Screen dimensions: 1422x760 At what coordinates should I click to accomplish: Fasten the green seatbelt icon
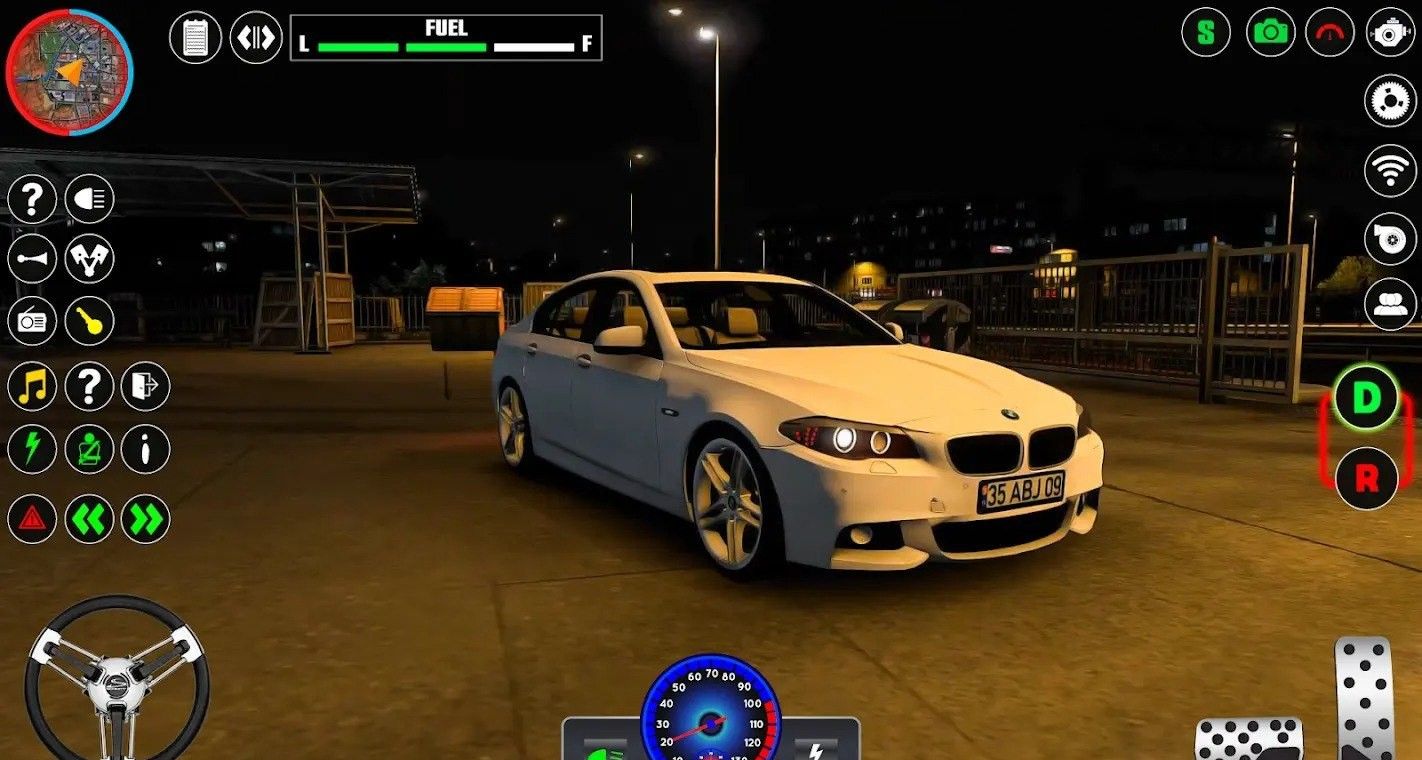(x=90, y=449)
